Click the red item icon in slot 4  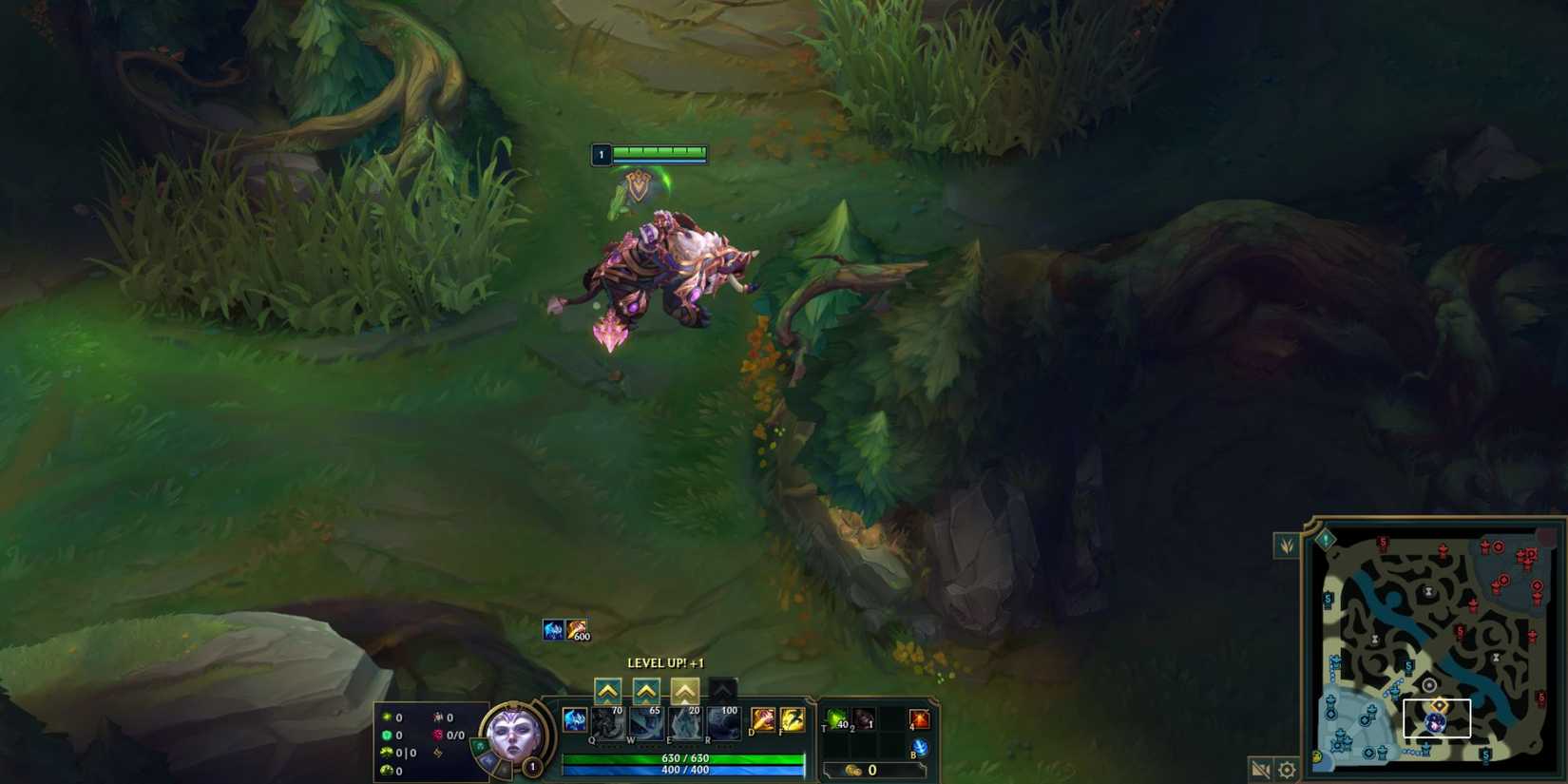point(918,720)
